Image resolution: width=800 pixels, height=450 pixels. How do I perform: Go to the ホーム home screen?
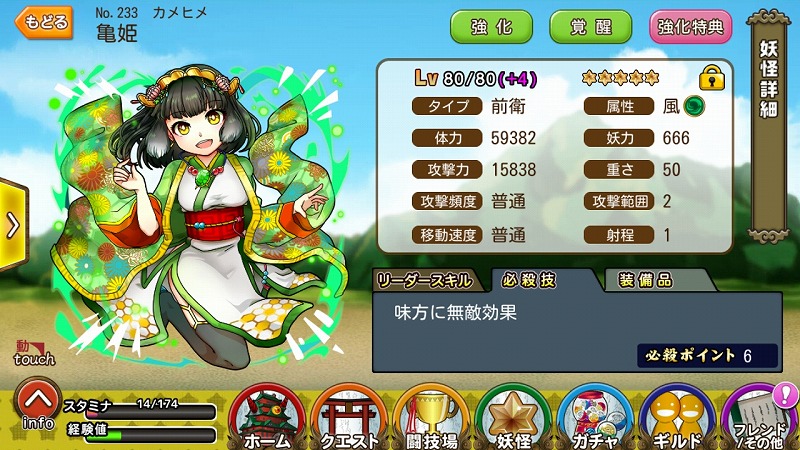pos(267,418)
